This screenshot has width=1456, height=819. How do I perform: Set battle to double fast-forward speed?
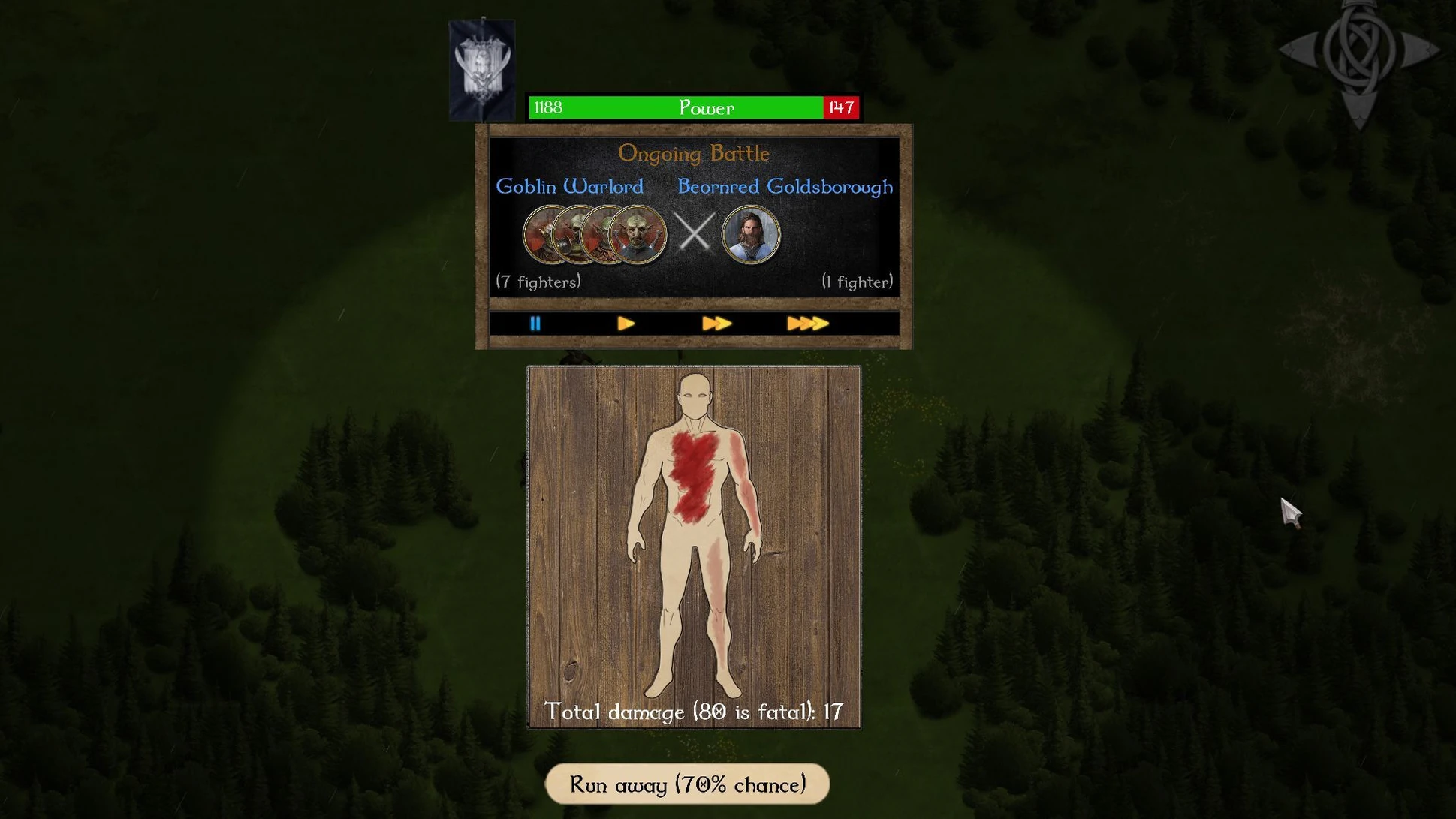(x=716, y=324)
